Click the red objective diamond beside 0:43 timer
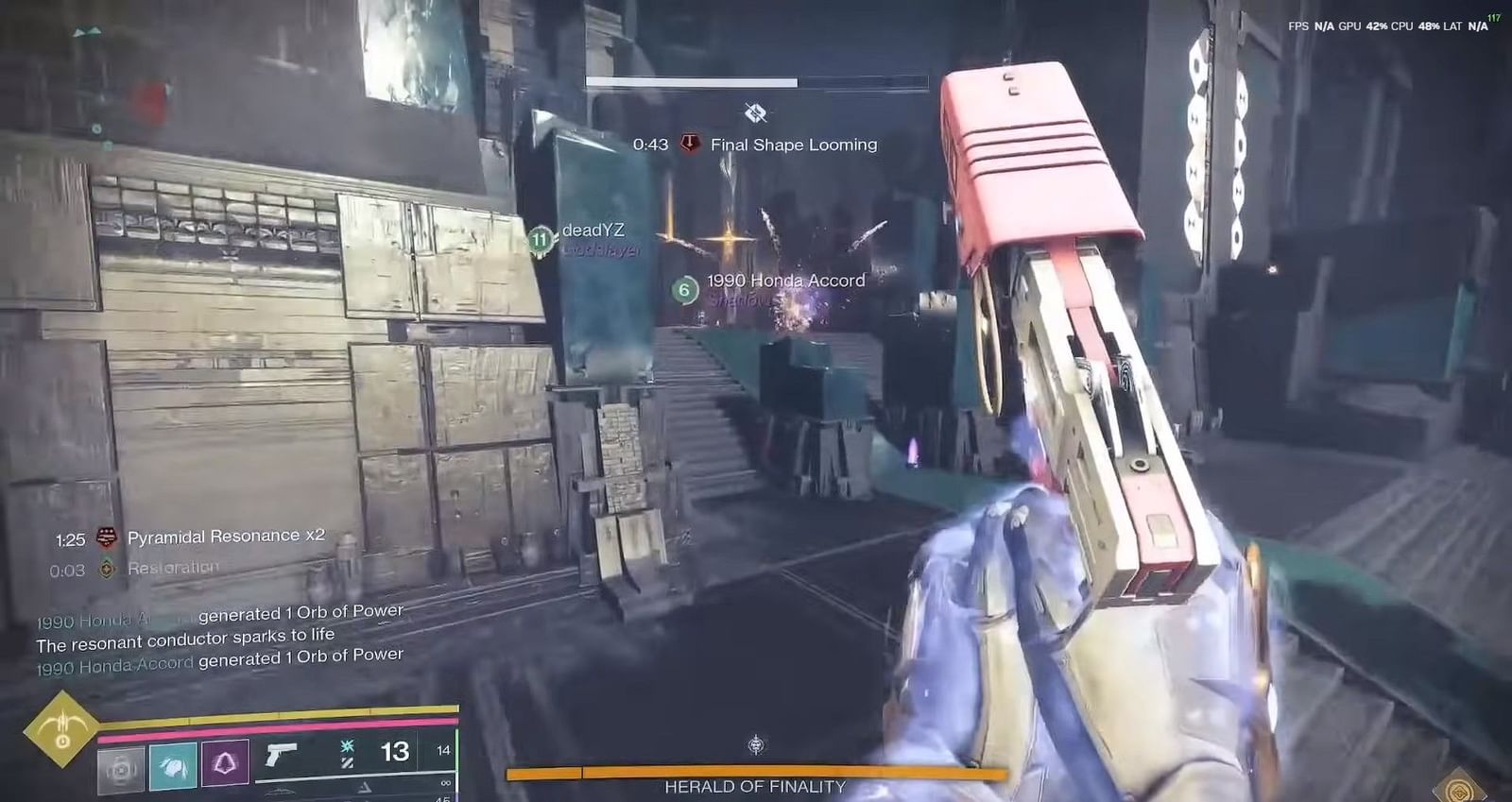This screenshot has width=1512, height=802. tap(689, 145)
